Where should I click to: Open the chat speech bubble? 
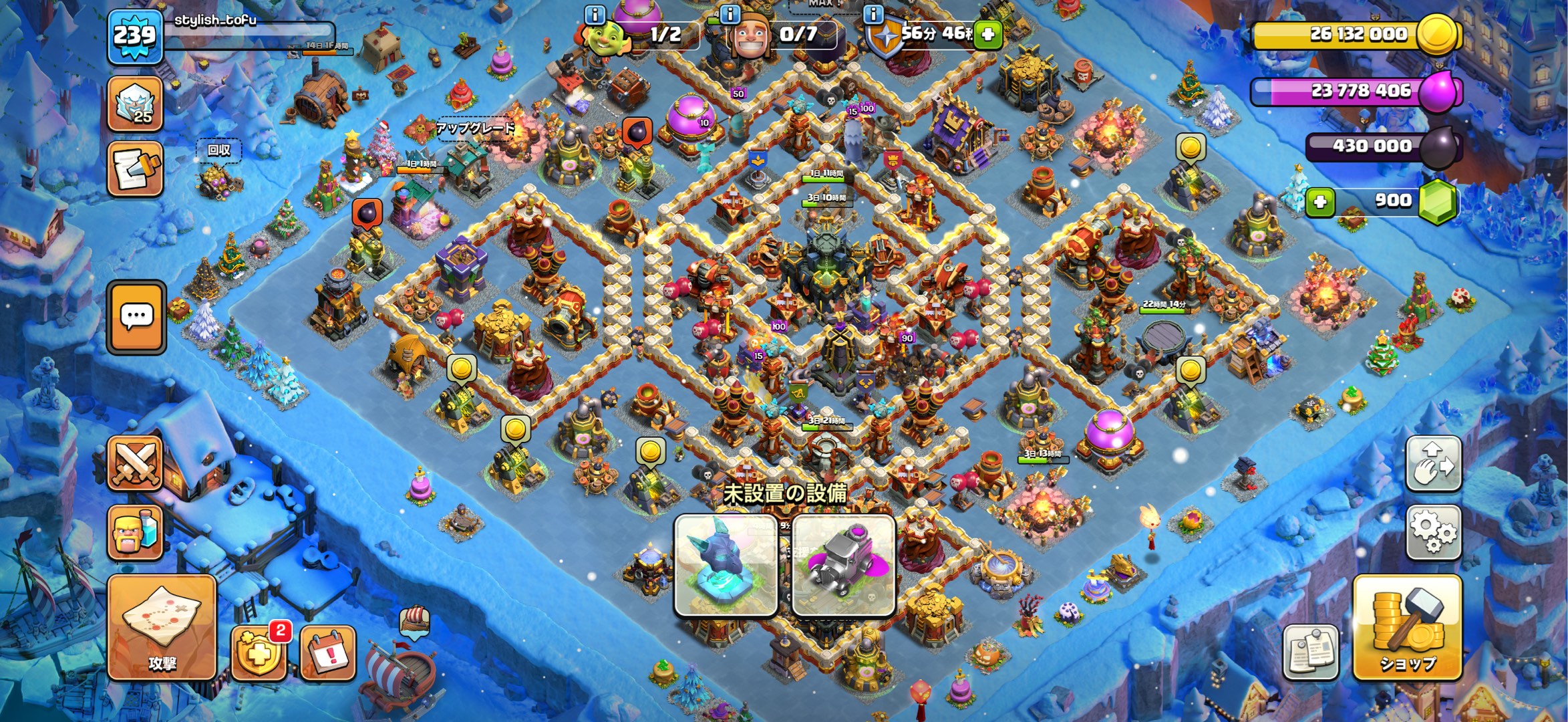point(136,317)
